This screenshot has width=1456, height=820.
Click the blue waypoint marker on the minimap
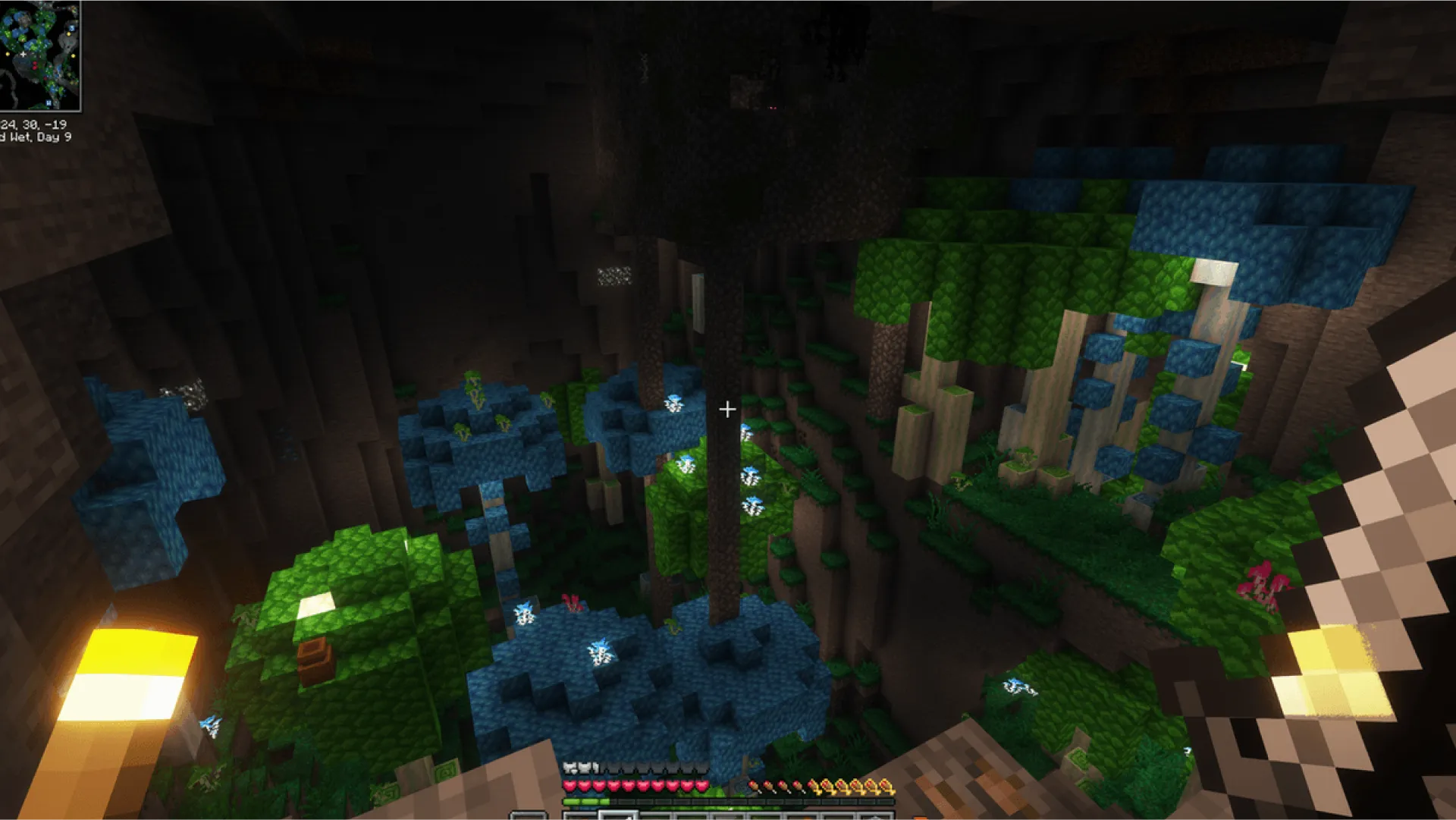[x=72, y=29]
